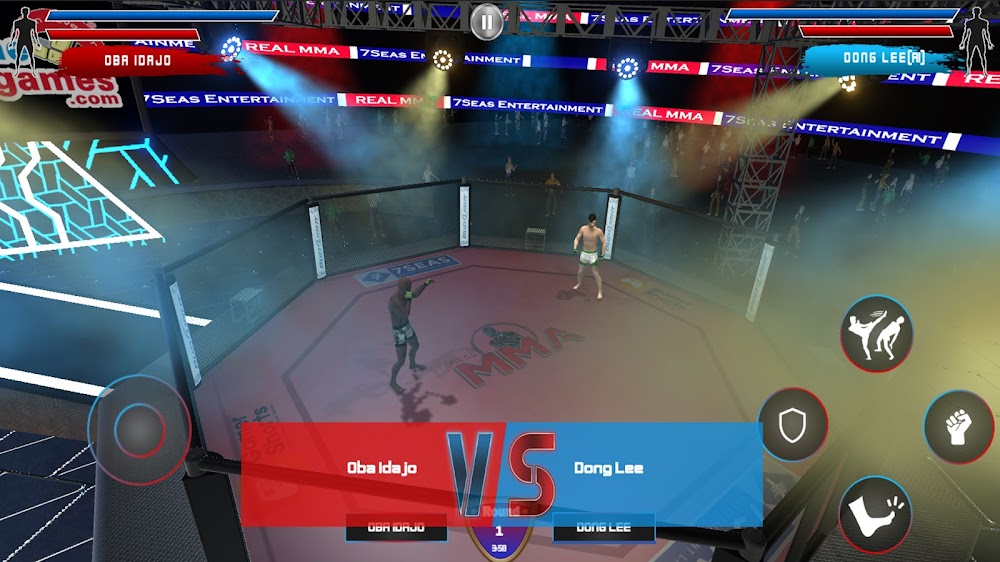Tap the flying kick attack button
The width and height of the screenshot is (1000, 562).
876,333
